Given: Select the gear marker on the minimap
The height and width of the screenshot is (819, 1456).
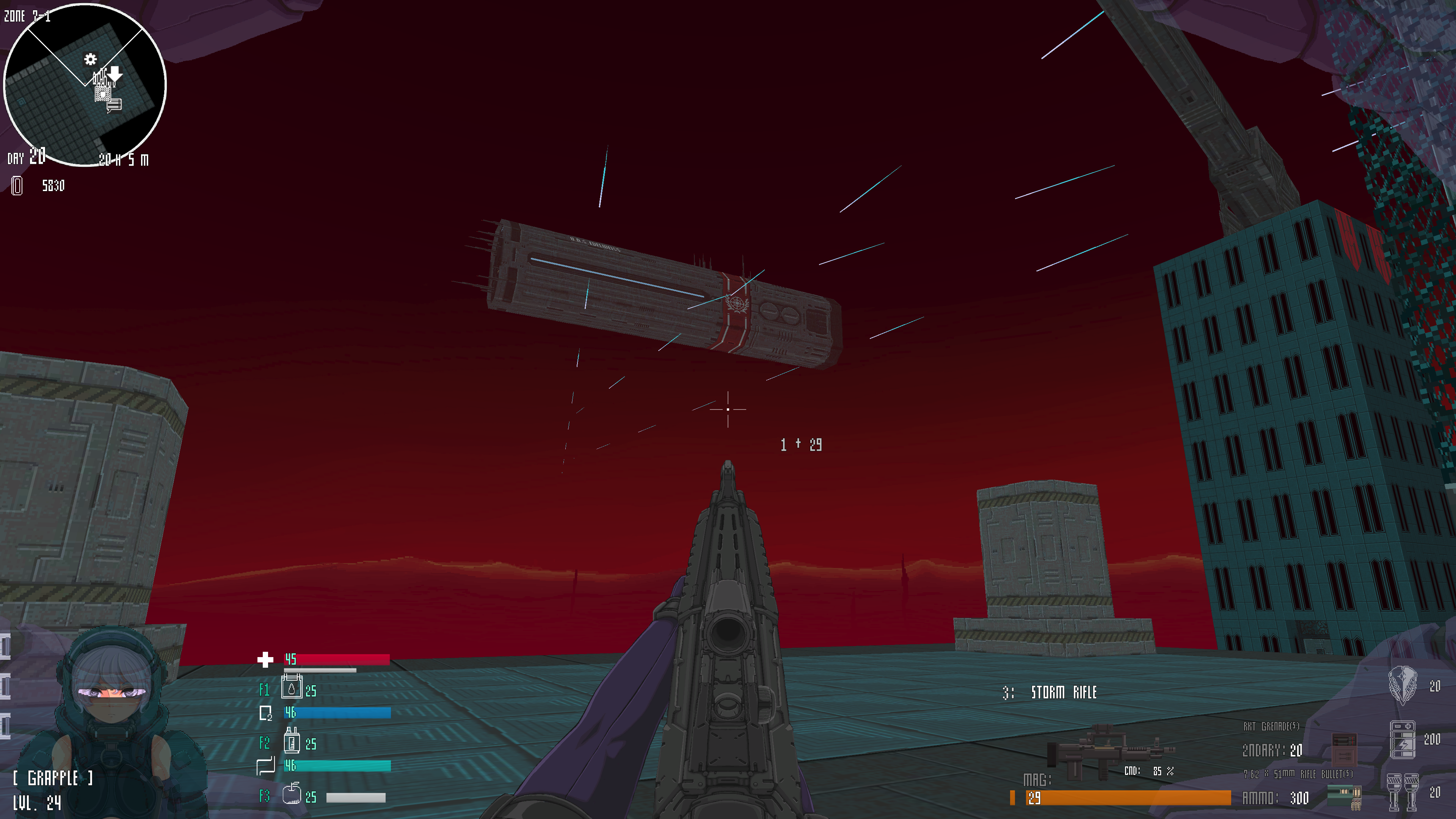Looking at the screenshot, I should tap(91, 60).
